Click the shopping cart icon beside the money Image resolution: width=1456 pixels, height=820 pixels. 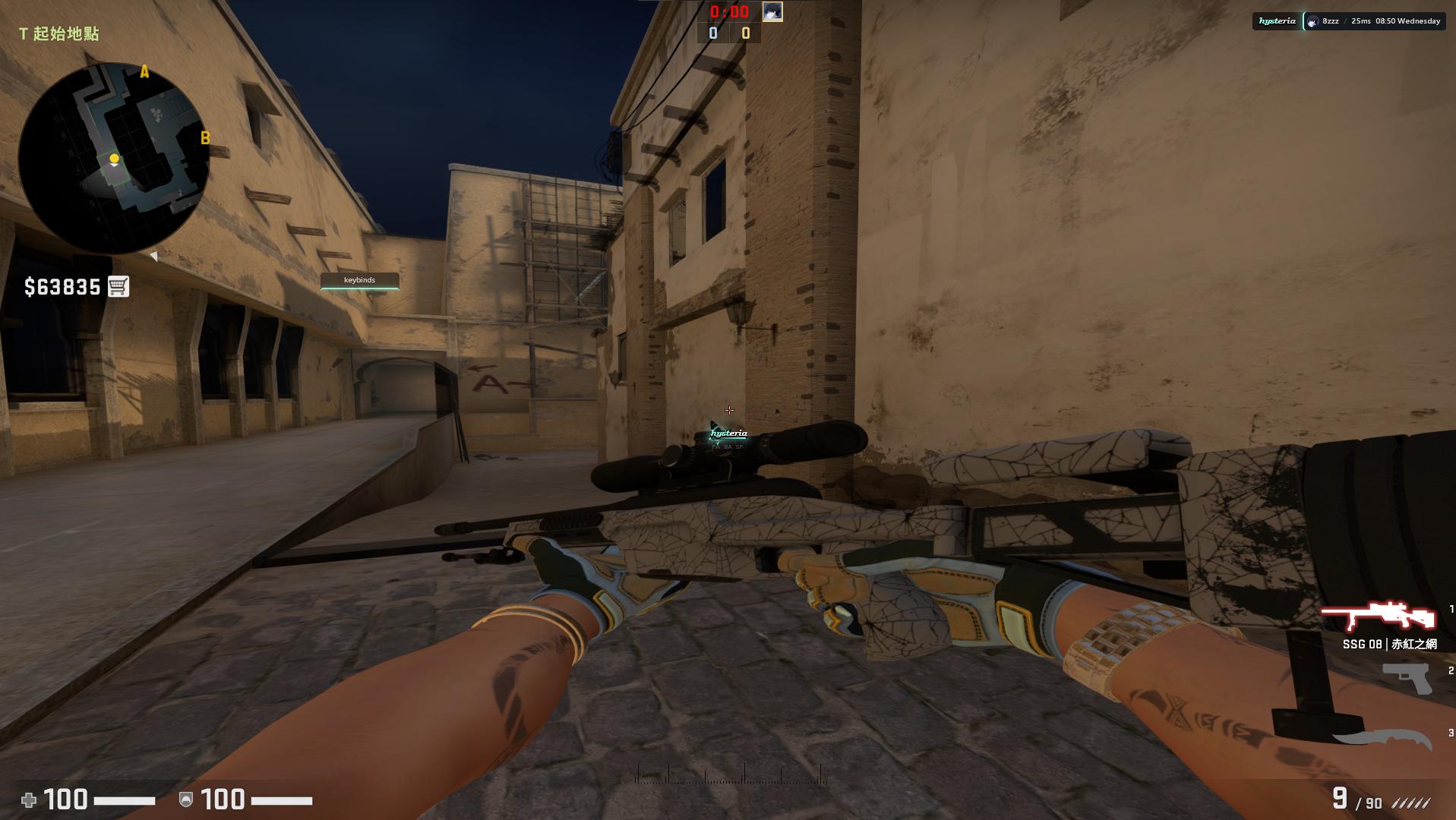(120, 287)
